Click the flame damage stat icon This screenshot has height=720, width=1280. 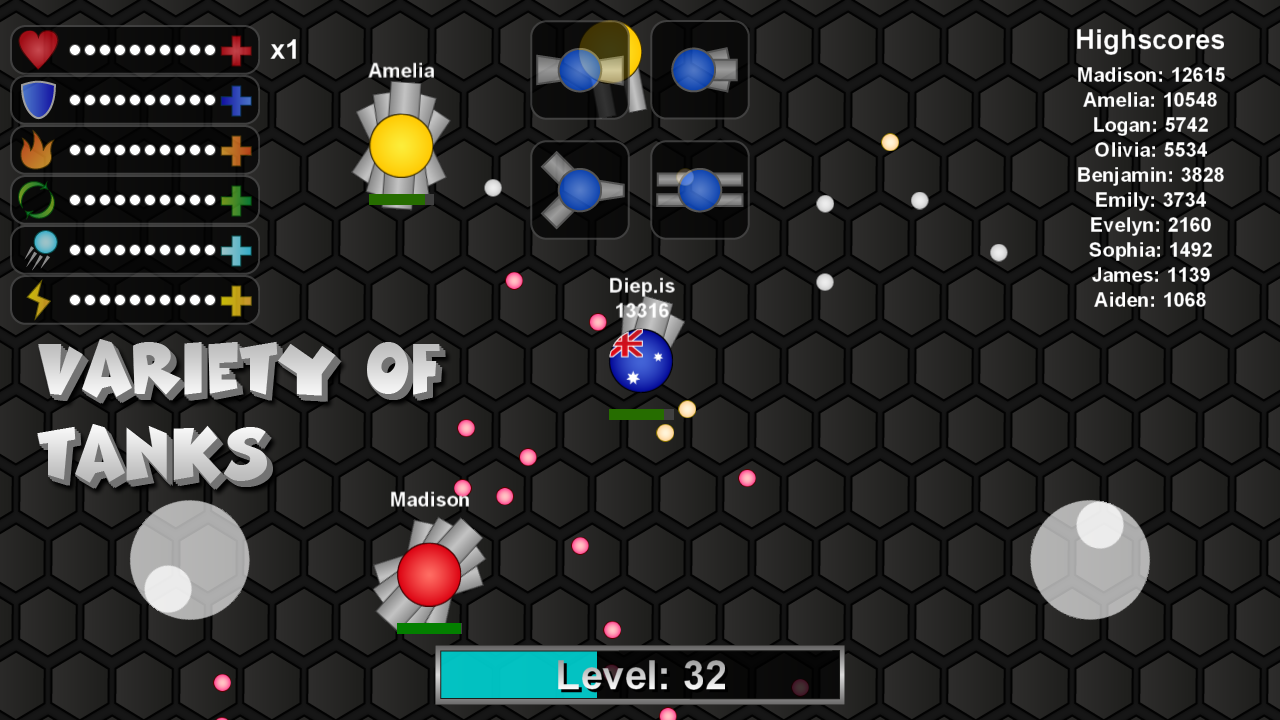click(x=36, y=149)
